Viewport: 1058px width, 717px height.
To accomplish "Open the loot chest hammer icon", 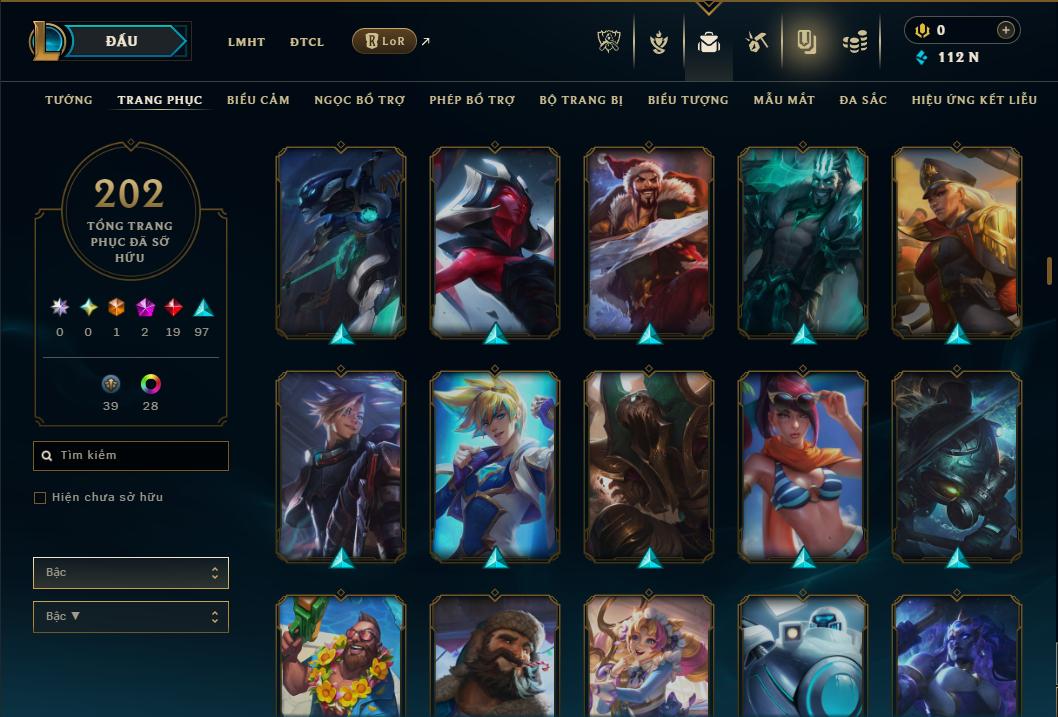I will (x=757, y=42).
